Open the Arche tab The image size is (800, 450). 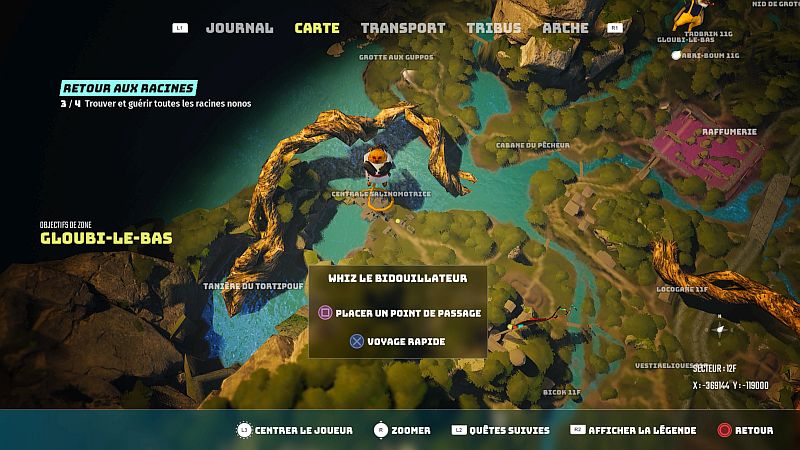pyautogui.click(x=565, y=28)
